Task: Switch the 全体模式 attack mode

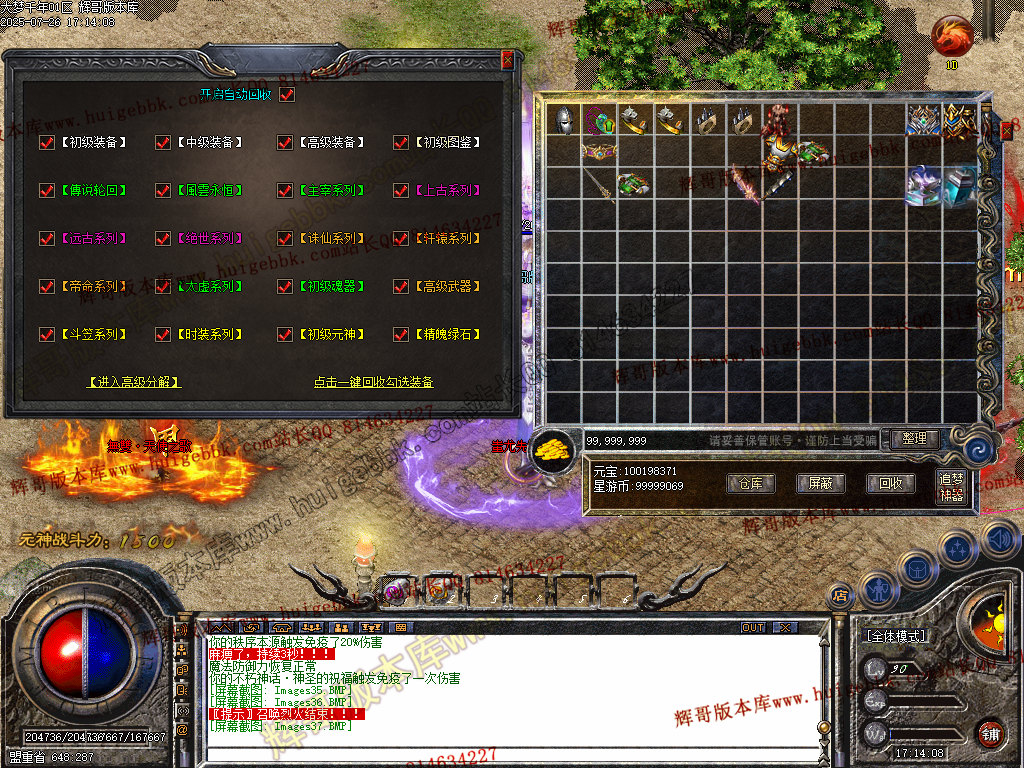Action: coord(895,636)
